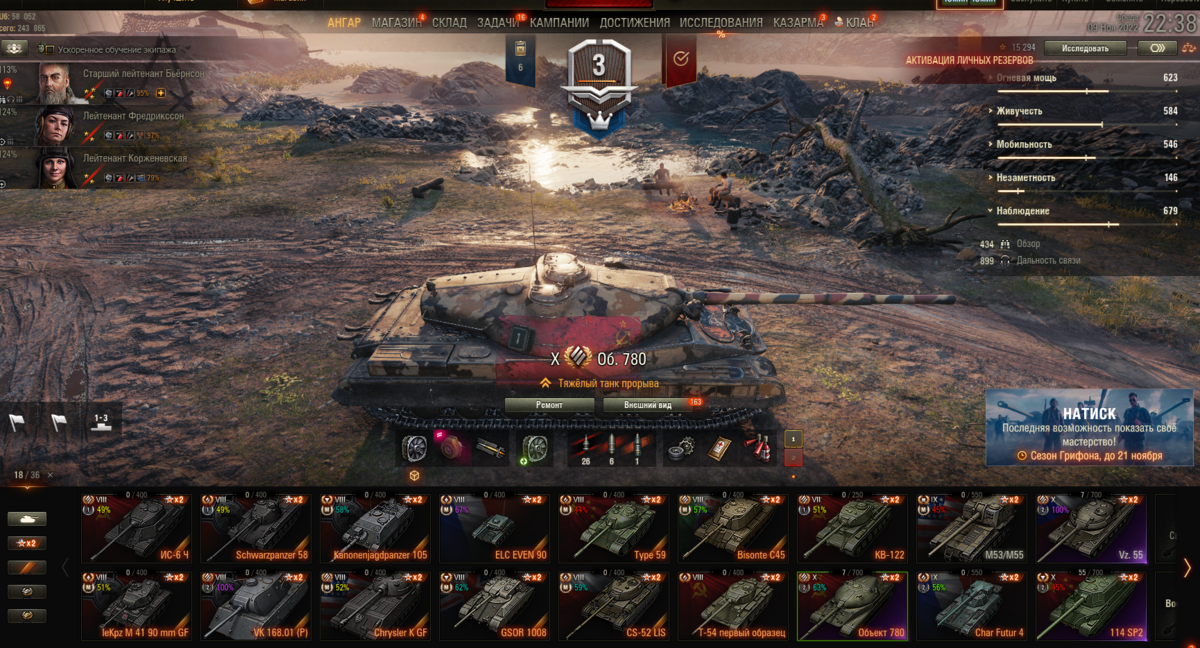Open the Исследования (Research) tab

[x=720, y=22]
